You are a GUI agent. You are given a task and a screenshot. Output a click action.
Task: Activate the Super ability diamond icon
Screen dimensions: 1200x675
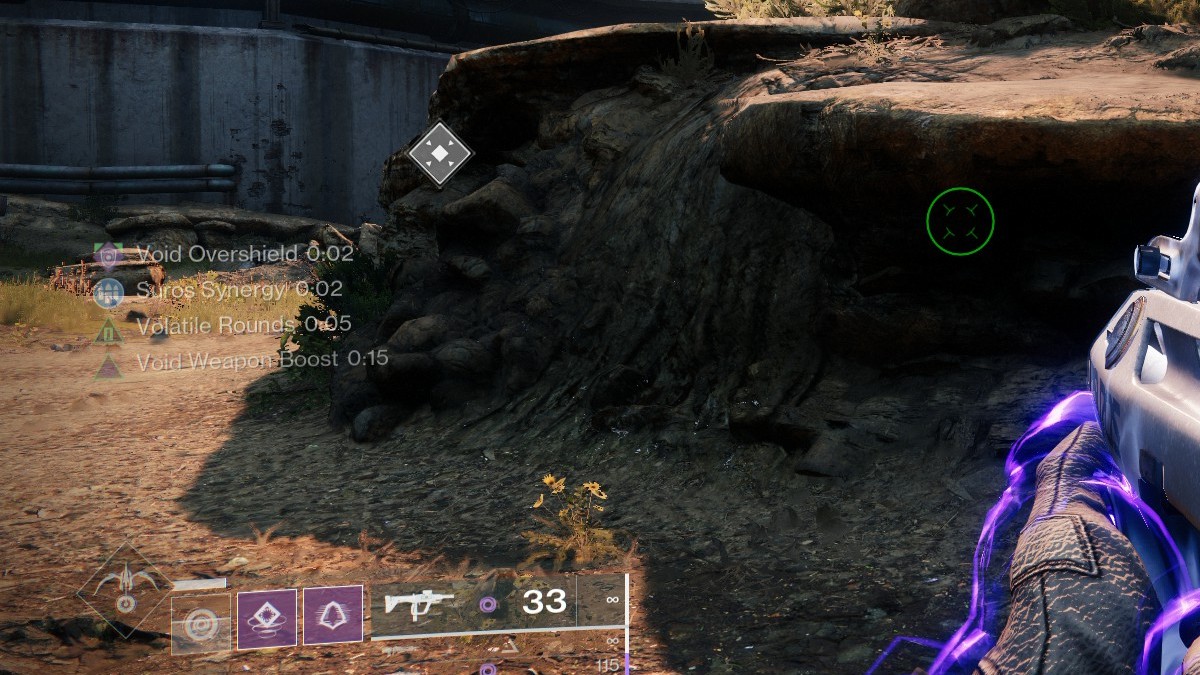coord(125,592)
